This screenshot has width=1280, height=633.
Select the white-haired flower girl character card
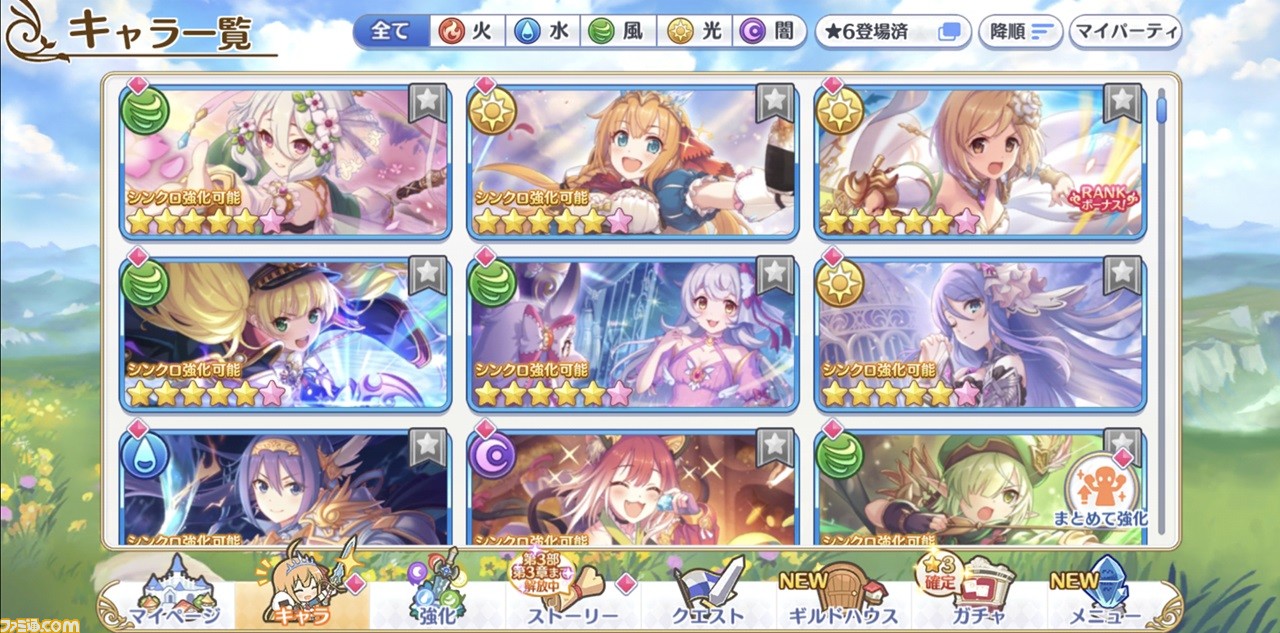[285, 162]
